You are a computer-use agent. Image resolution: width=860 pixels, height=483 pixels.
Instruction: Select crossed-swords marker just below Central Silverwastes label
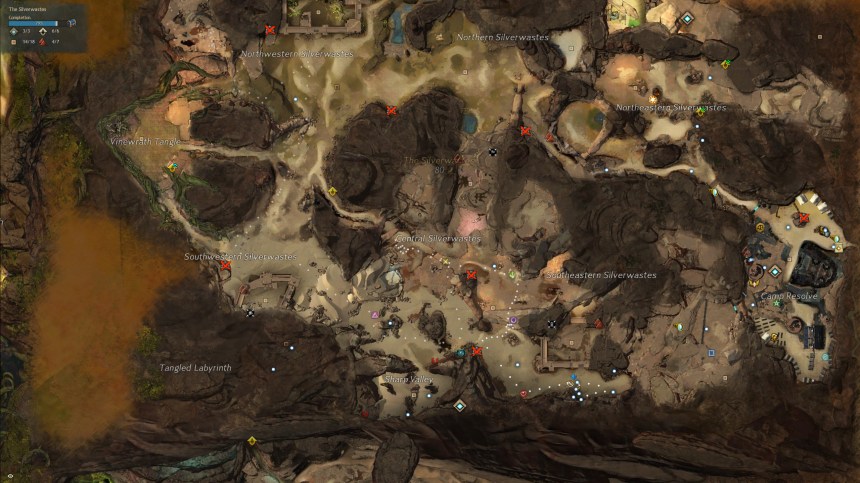coord(471,274)
